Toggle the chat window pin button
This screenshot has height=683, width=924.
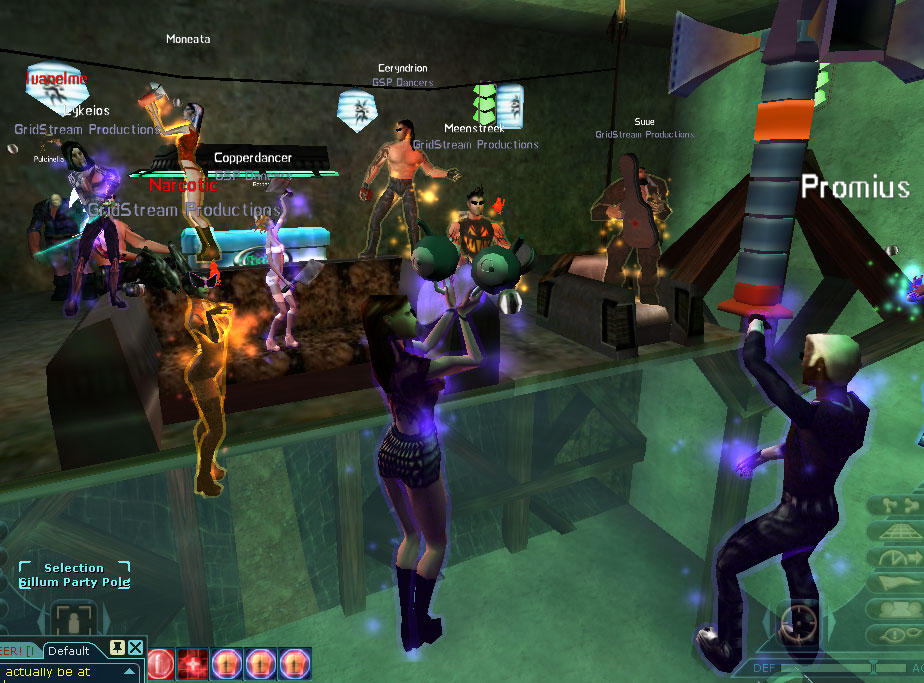[x=117, y=648]
